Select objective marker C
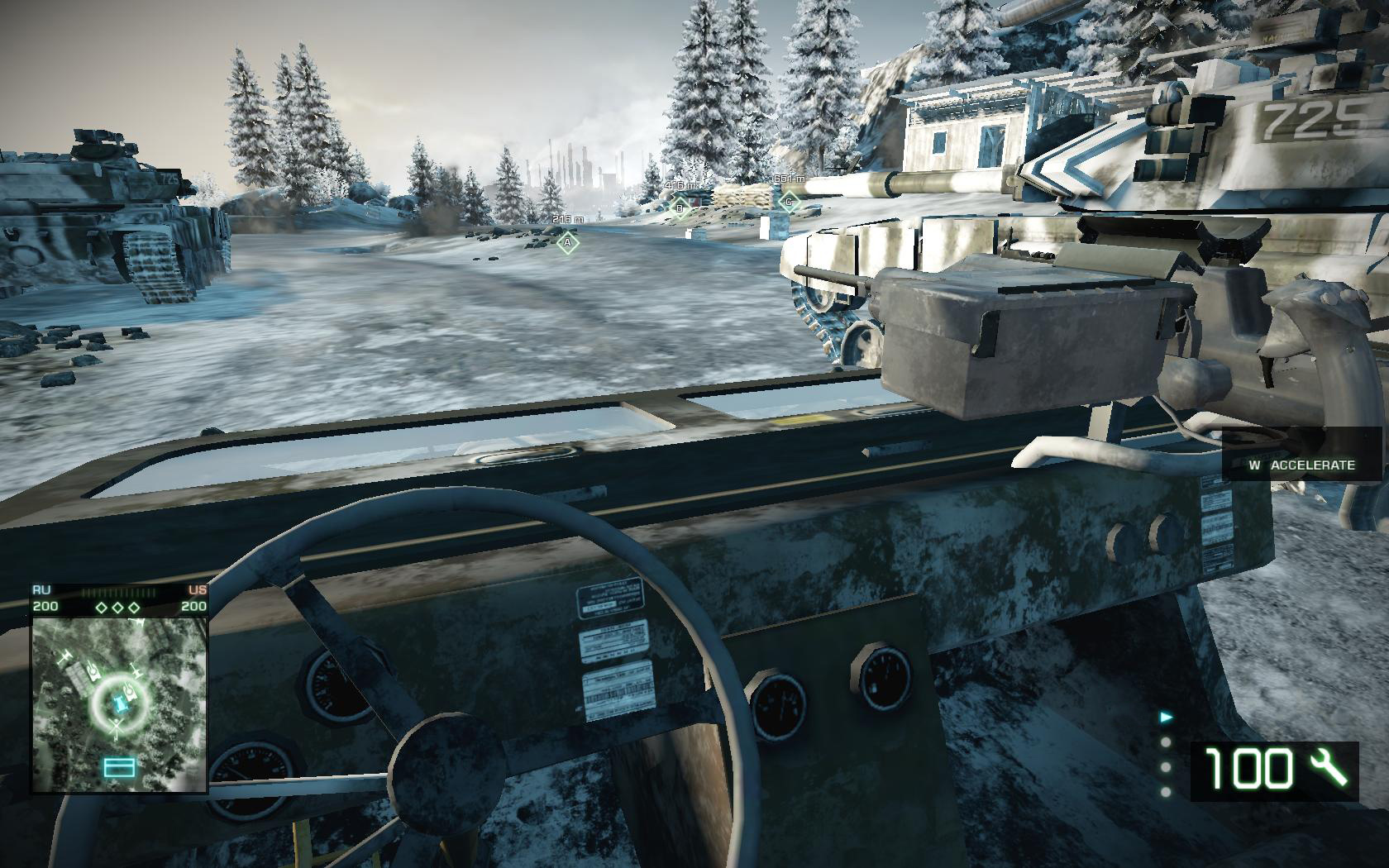 click(789, 200)
